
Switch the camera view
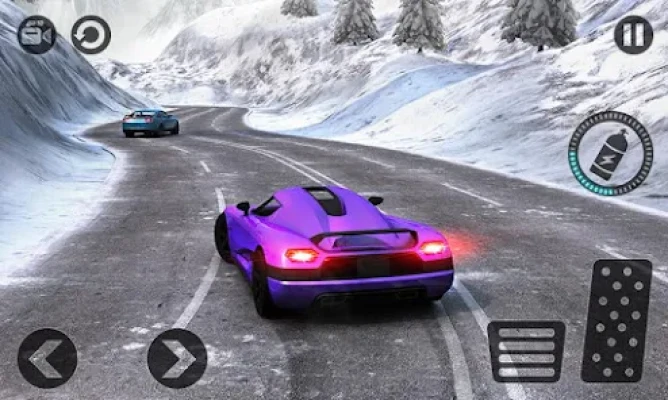tap(37, 35)
